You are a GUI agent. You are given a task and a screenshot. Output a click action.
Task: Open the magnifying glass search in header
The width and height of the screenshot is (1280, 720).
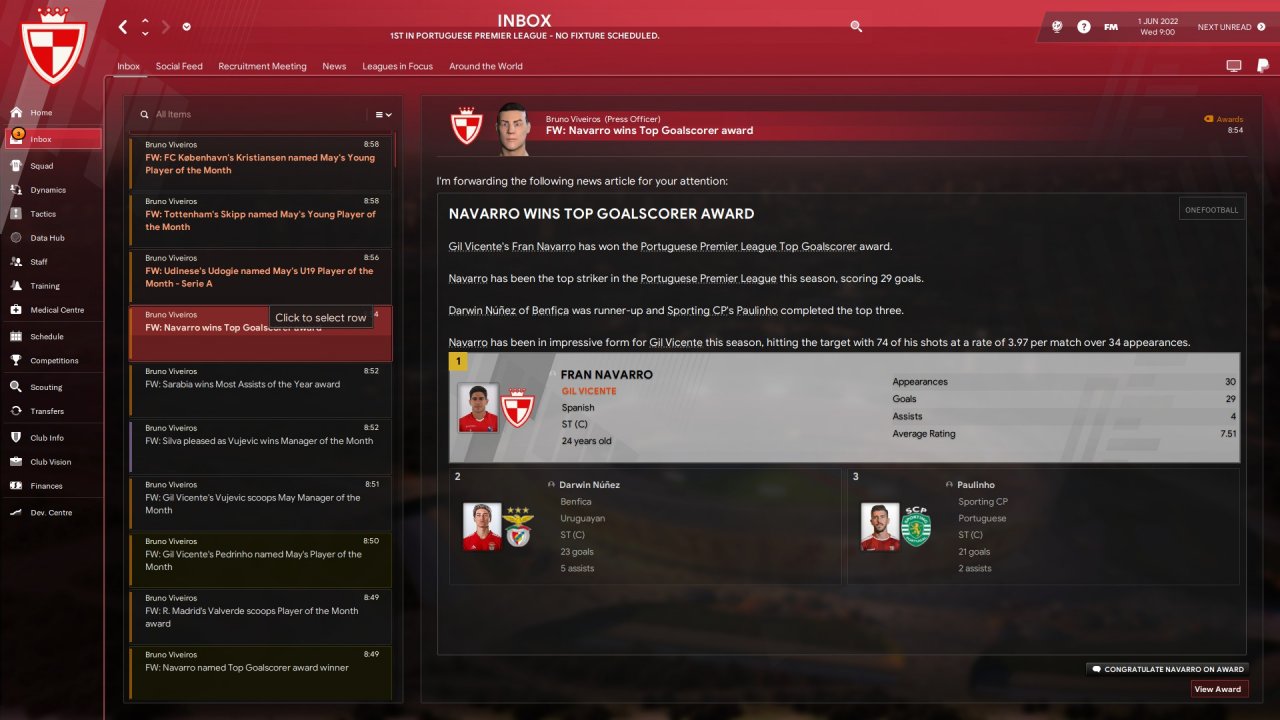856,27
